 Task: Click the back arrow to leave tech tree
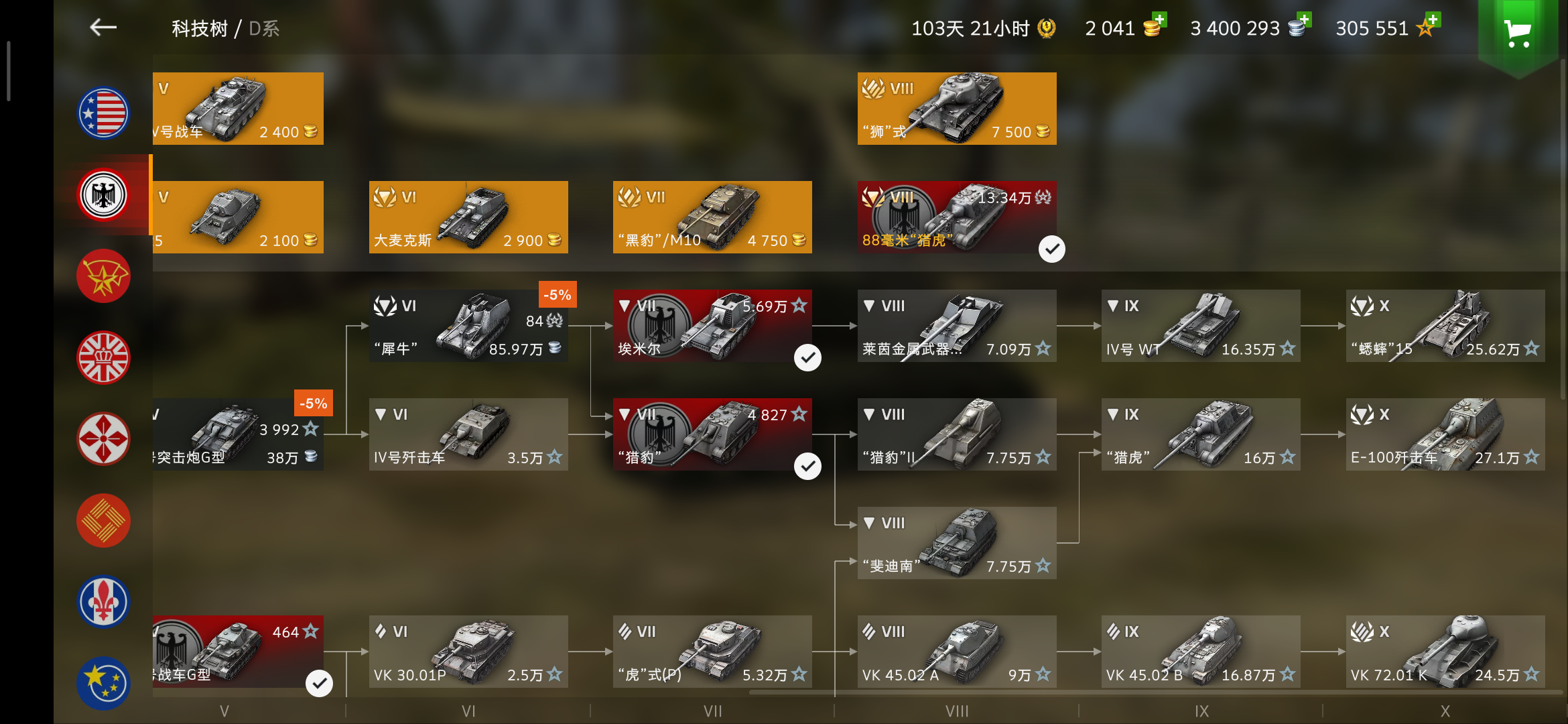tap(103, 27)
